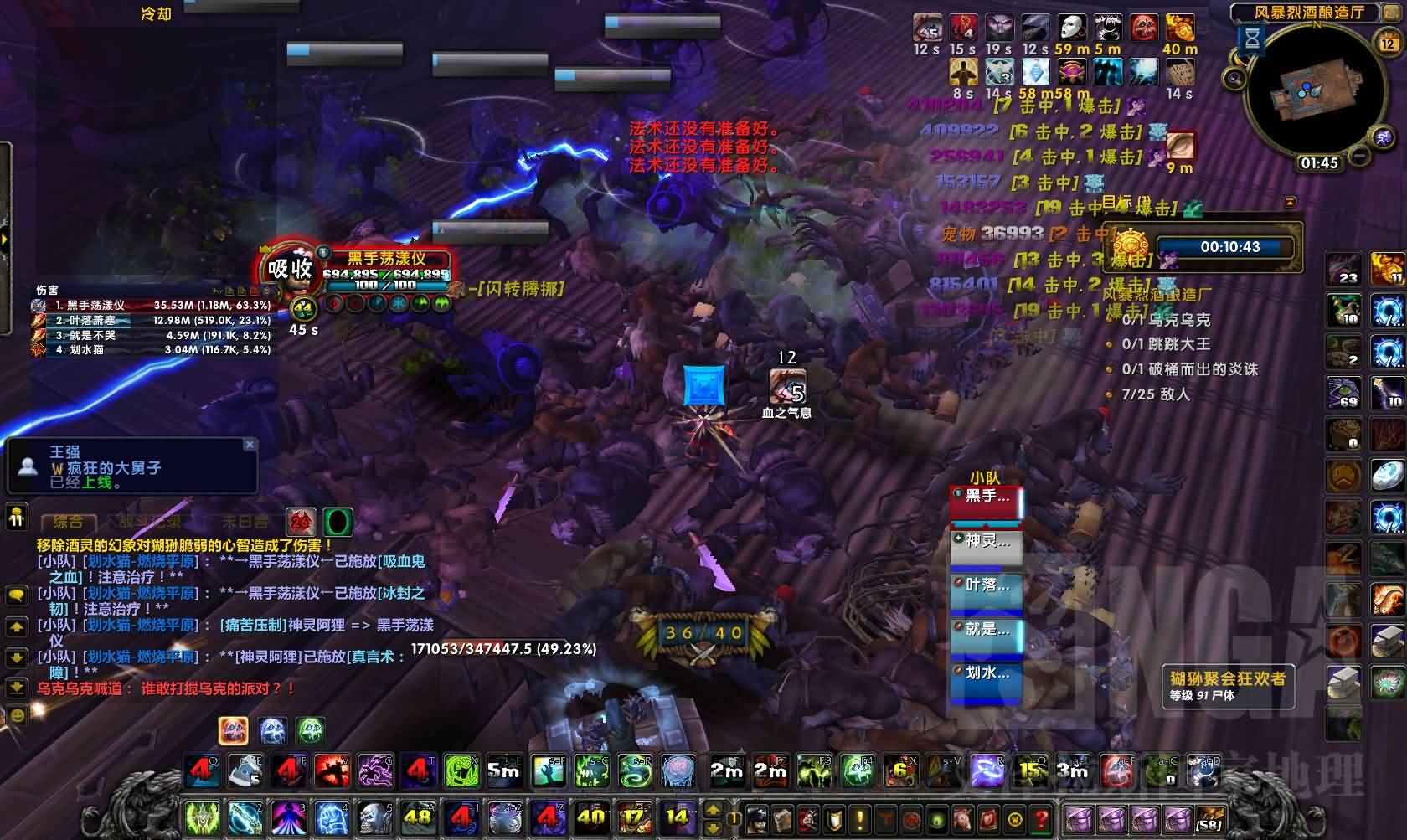1407x840 pixels.
Task: Open the red question mark help button
Action: (x=1040, y=817)
